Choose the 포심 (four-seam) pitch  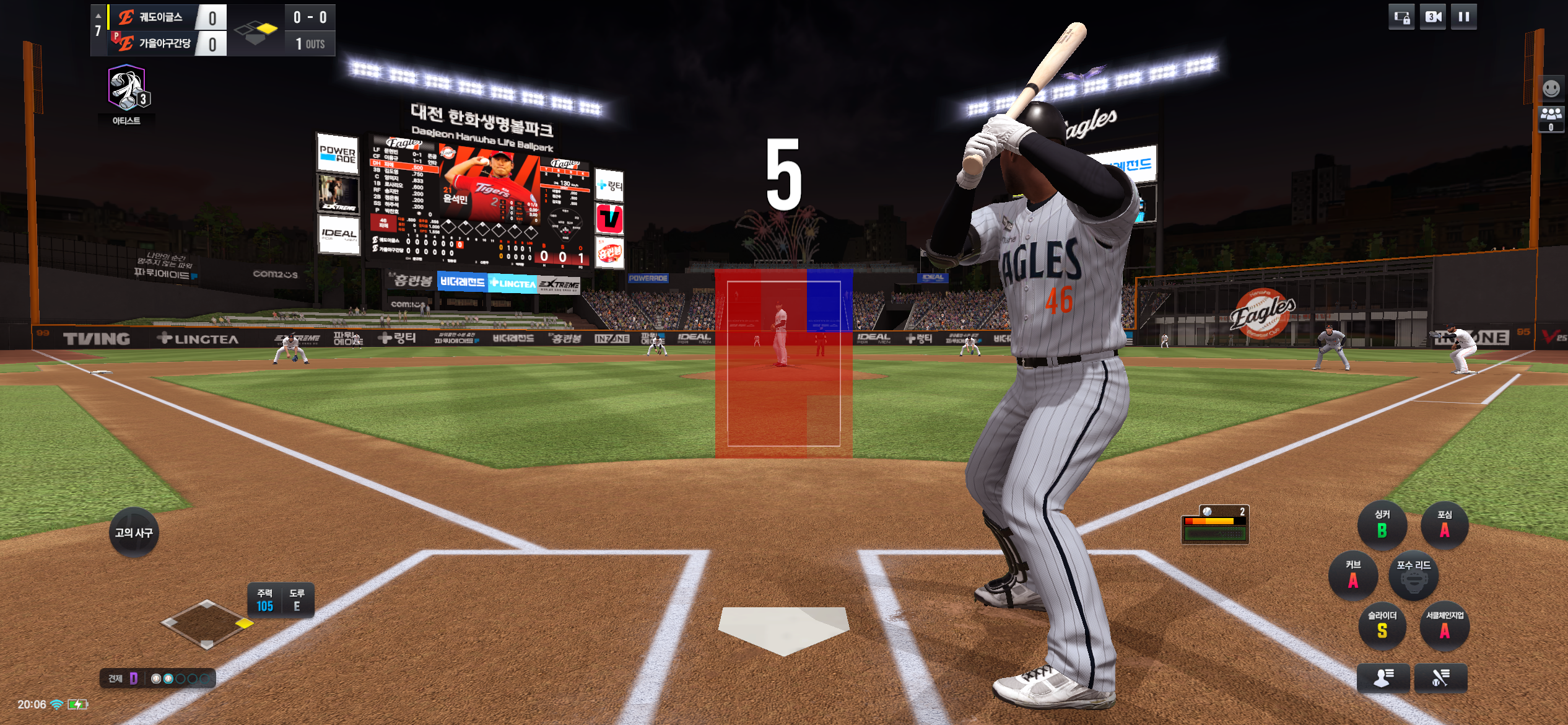click(1444, 525)
